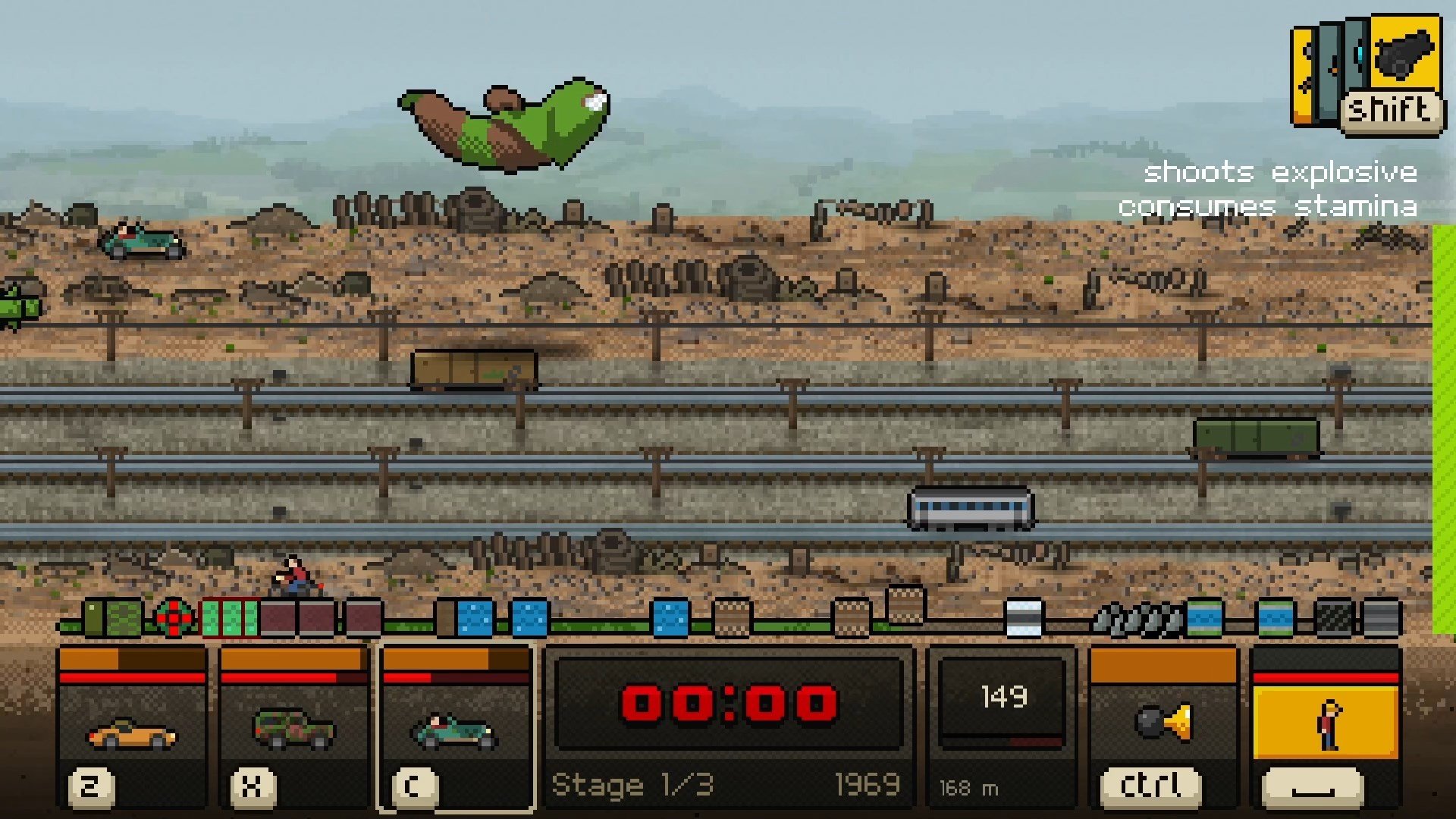Activate the standing driver character panel

tap(1326, 724)
